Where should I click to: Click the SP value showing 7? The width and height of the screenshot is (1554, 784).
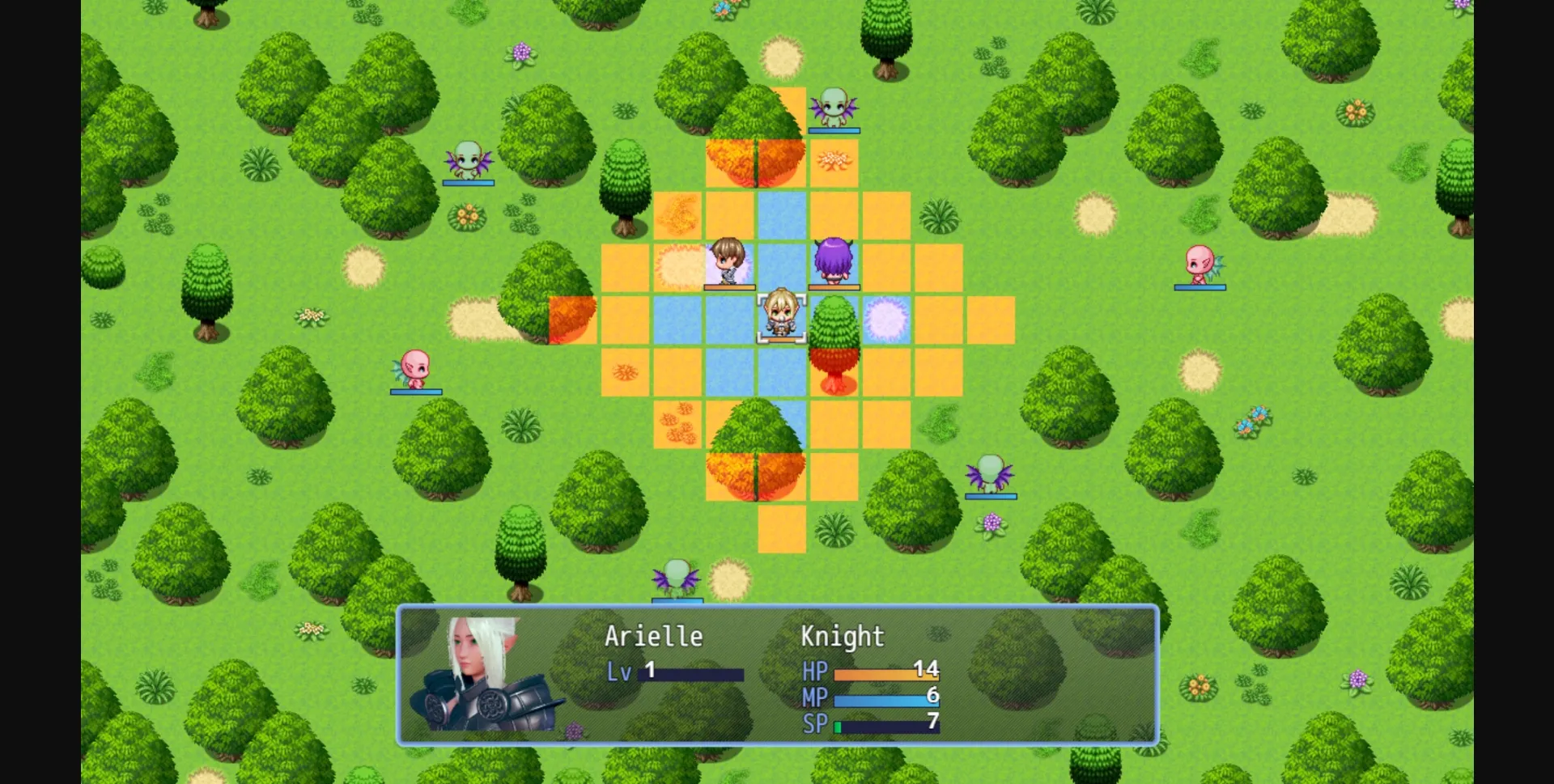point(932,724)
